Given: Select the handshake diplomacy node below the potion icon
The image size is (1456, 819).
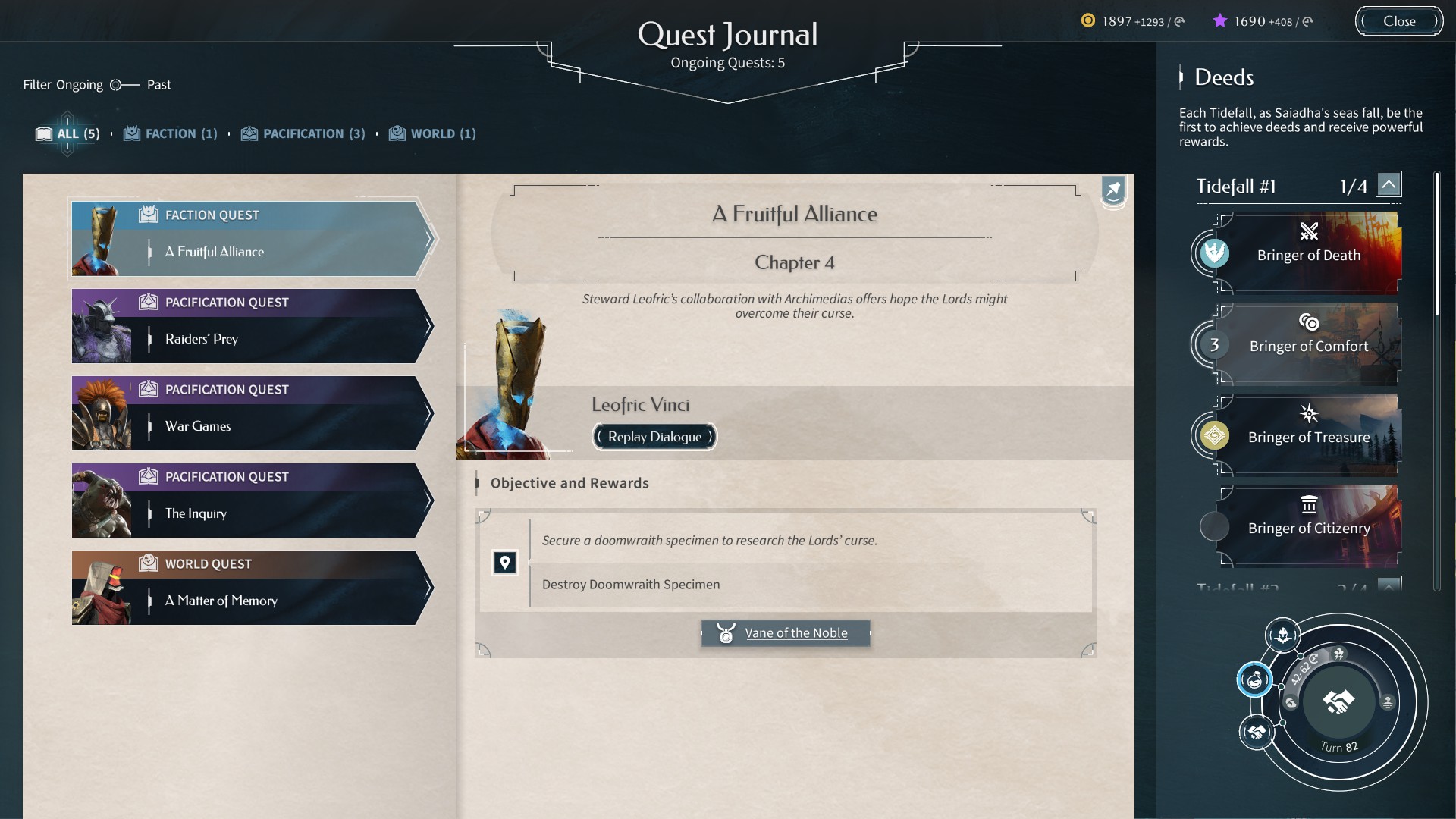Looking at the screenshot, I should click(1255, 733).
